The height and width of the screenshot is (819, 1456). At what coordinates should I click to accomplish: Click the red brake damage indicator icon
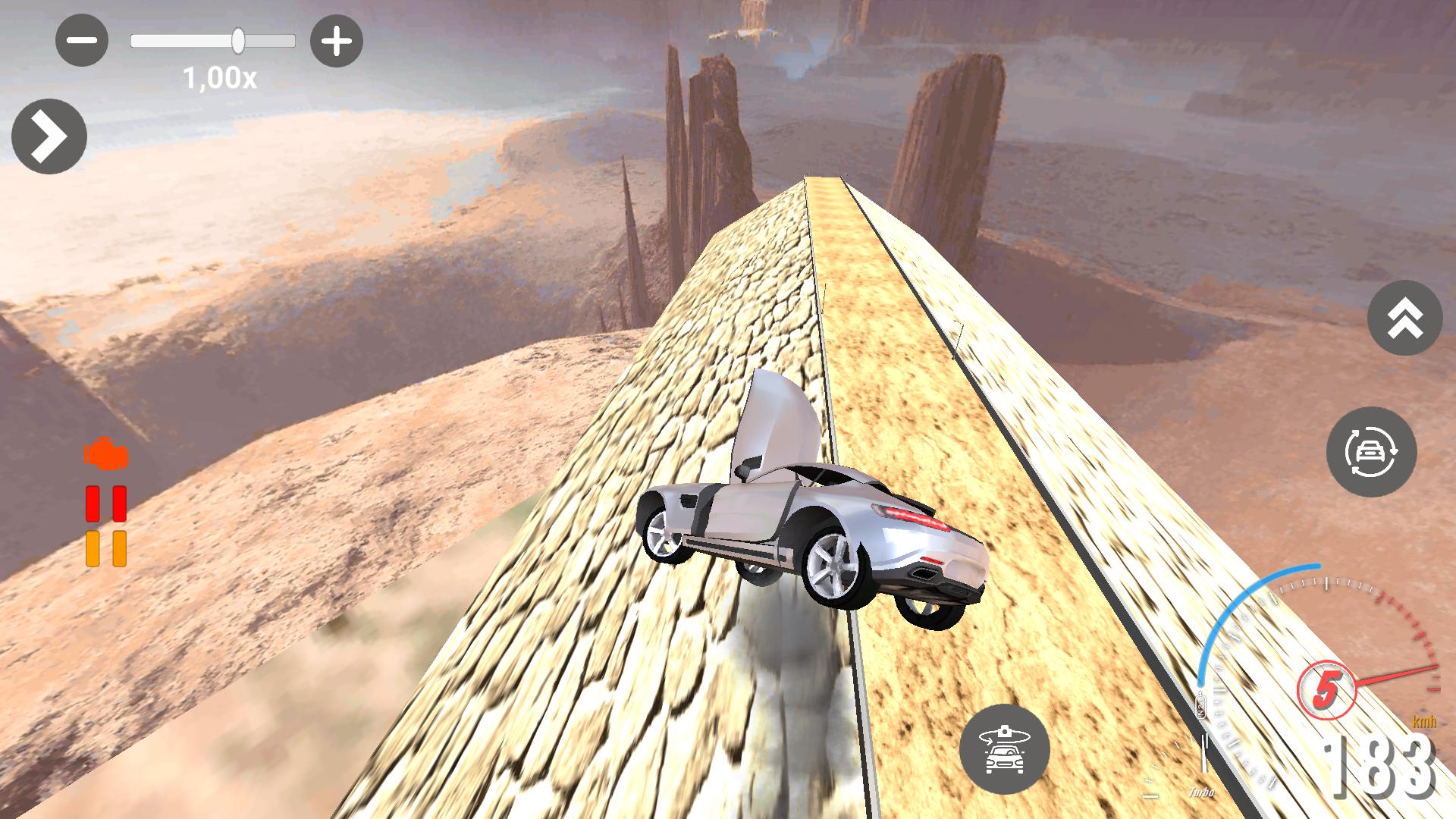[106, 504]
